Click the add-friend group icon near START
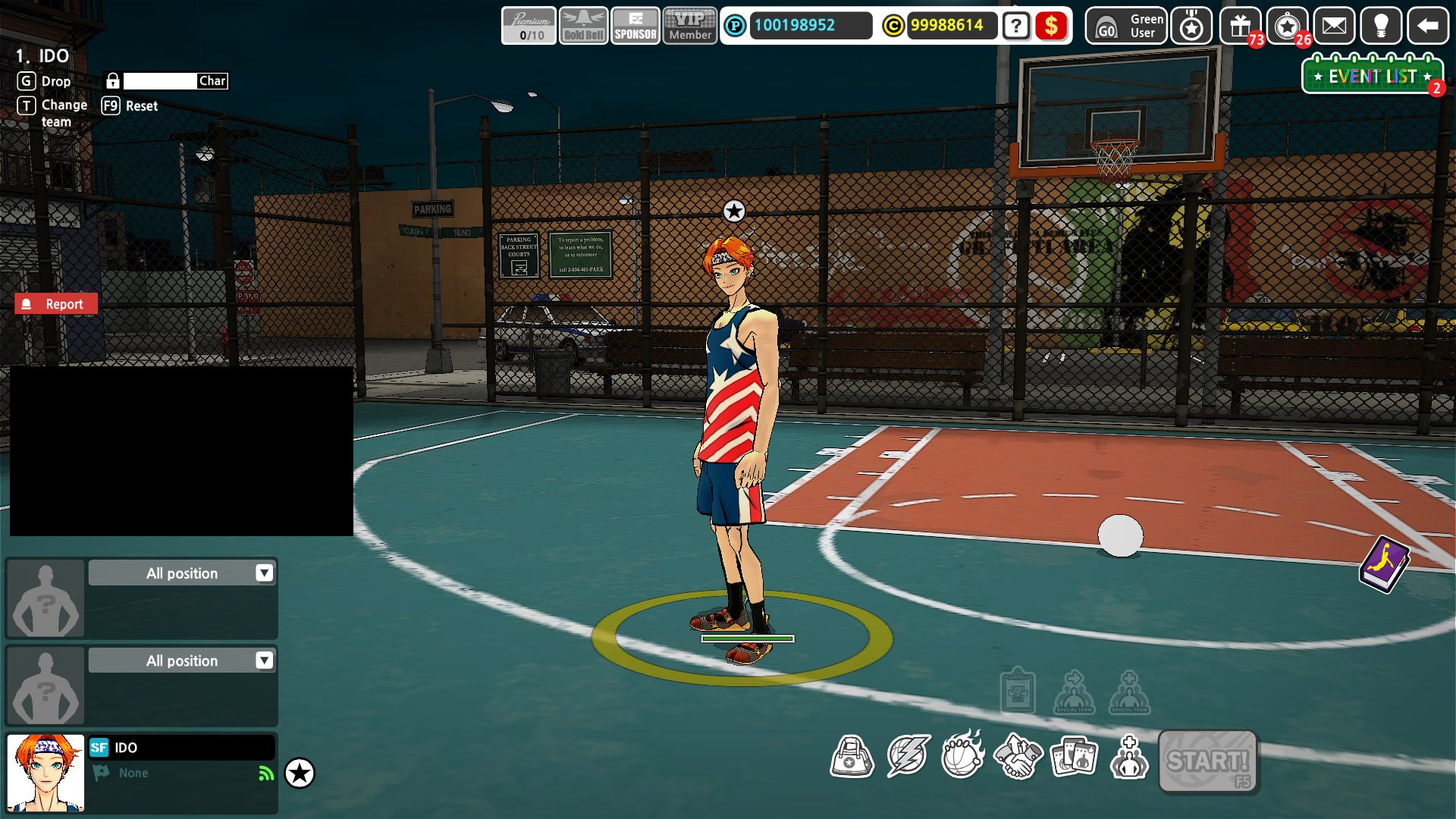 click(1128, 756)
